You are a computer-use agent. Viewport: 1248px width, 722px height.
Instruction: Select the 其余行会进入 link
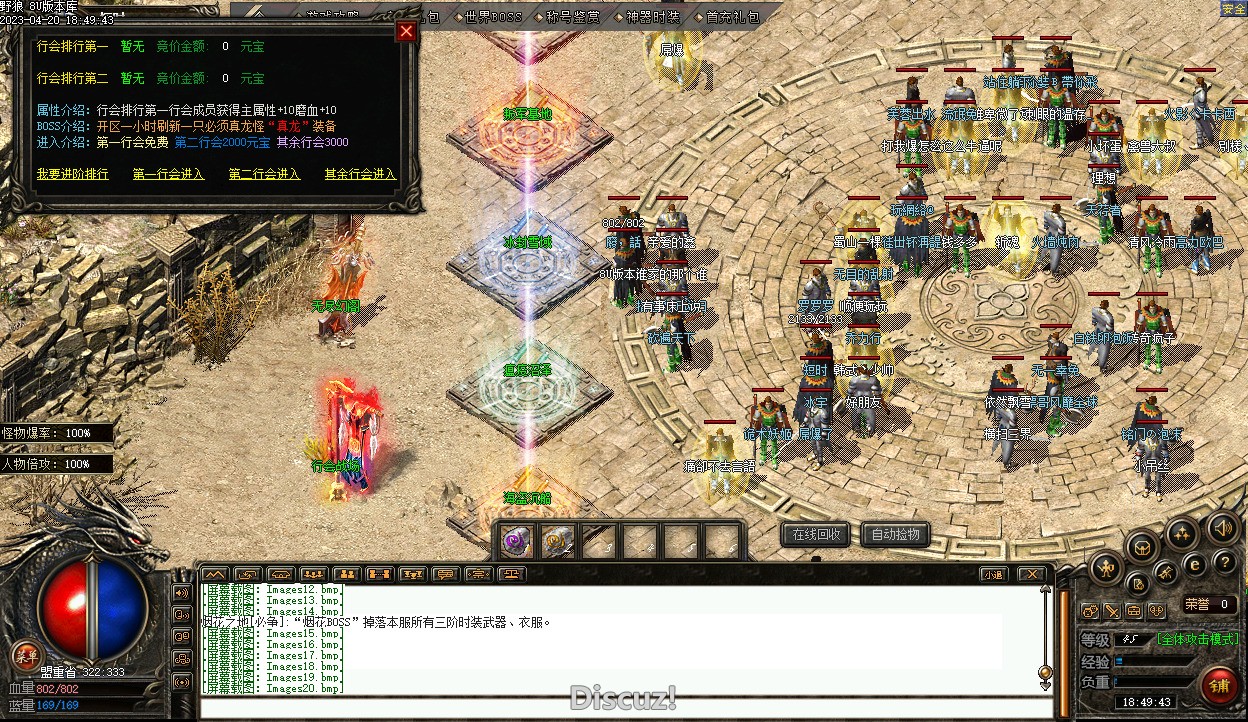click(360, 174)
